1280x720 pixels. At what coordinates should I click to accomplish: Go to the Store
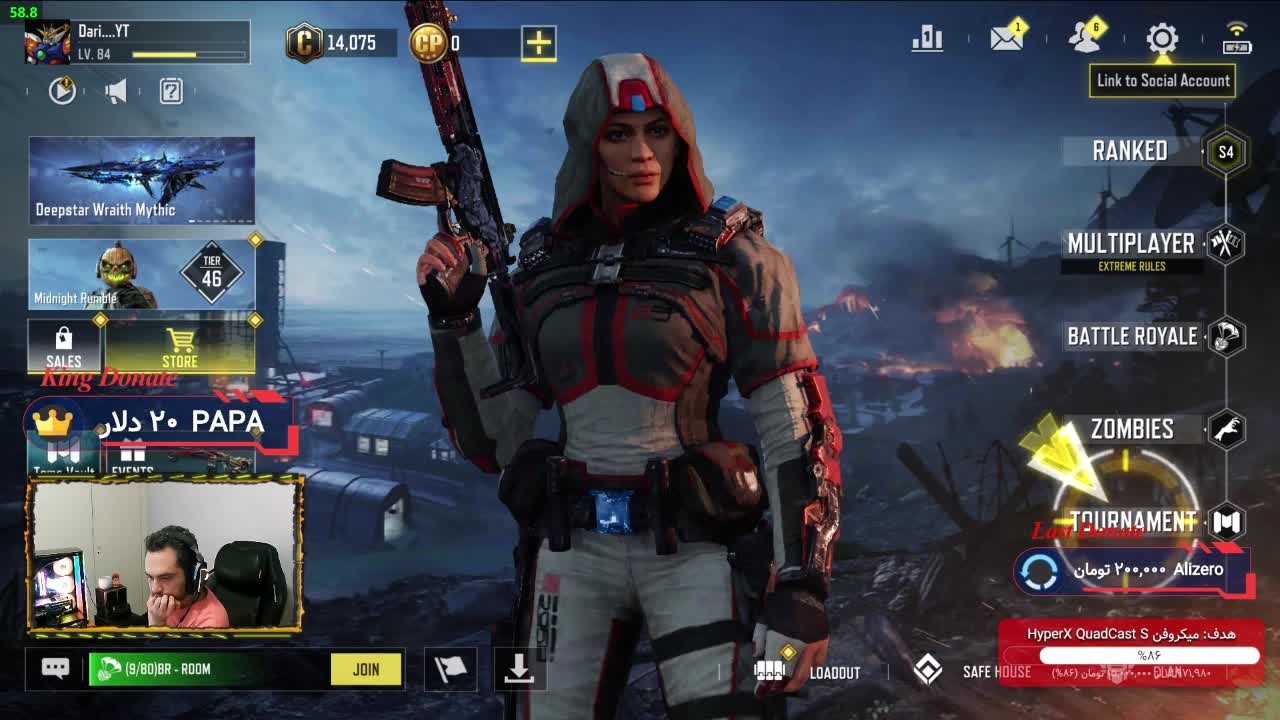180,346
